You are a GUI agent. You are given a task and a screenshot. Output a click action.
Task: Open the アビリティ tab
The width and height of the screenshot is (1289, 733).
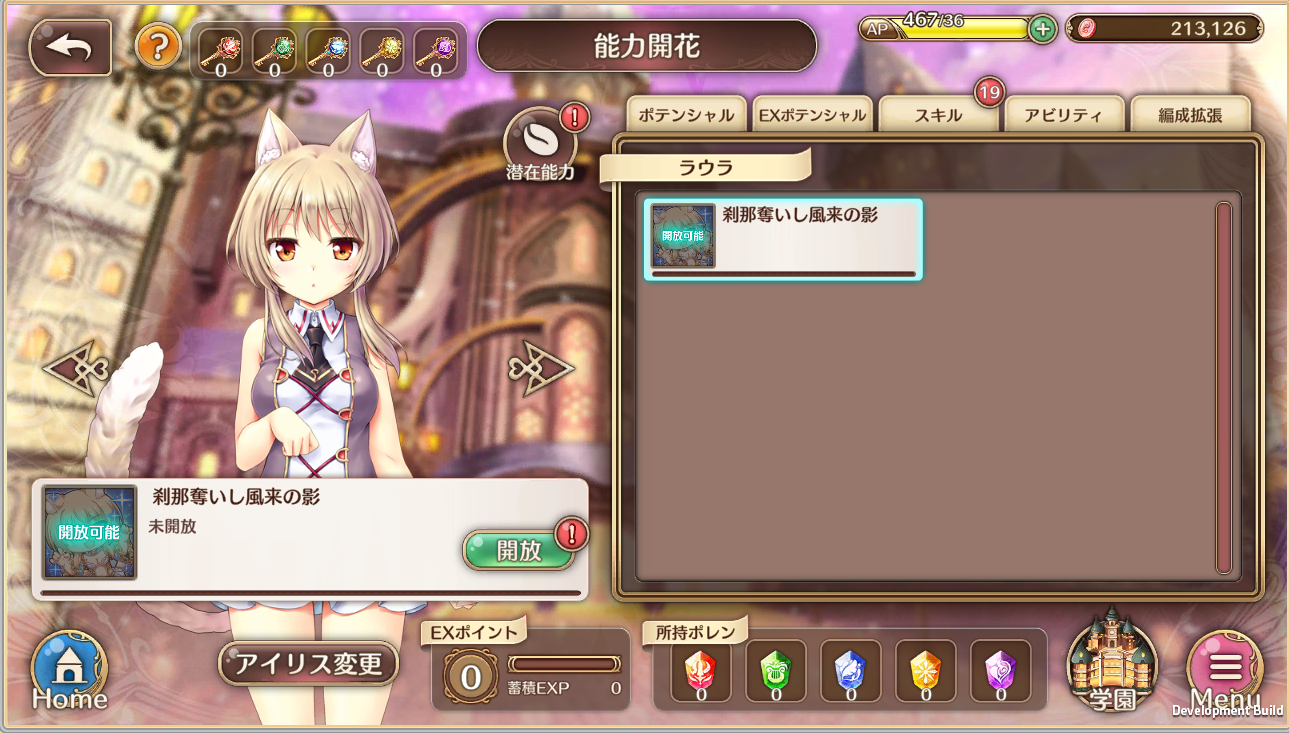1065,114
